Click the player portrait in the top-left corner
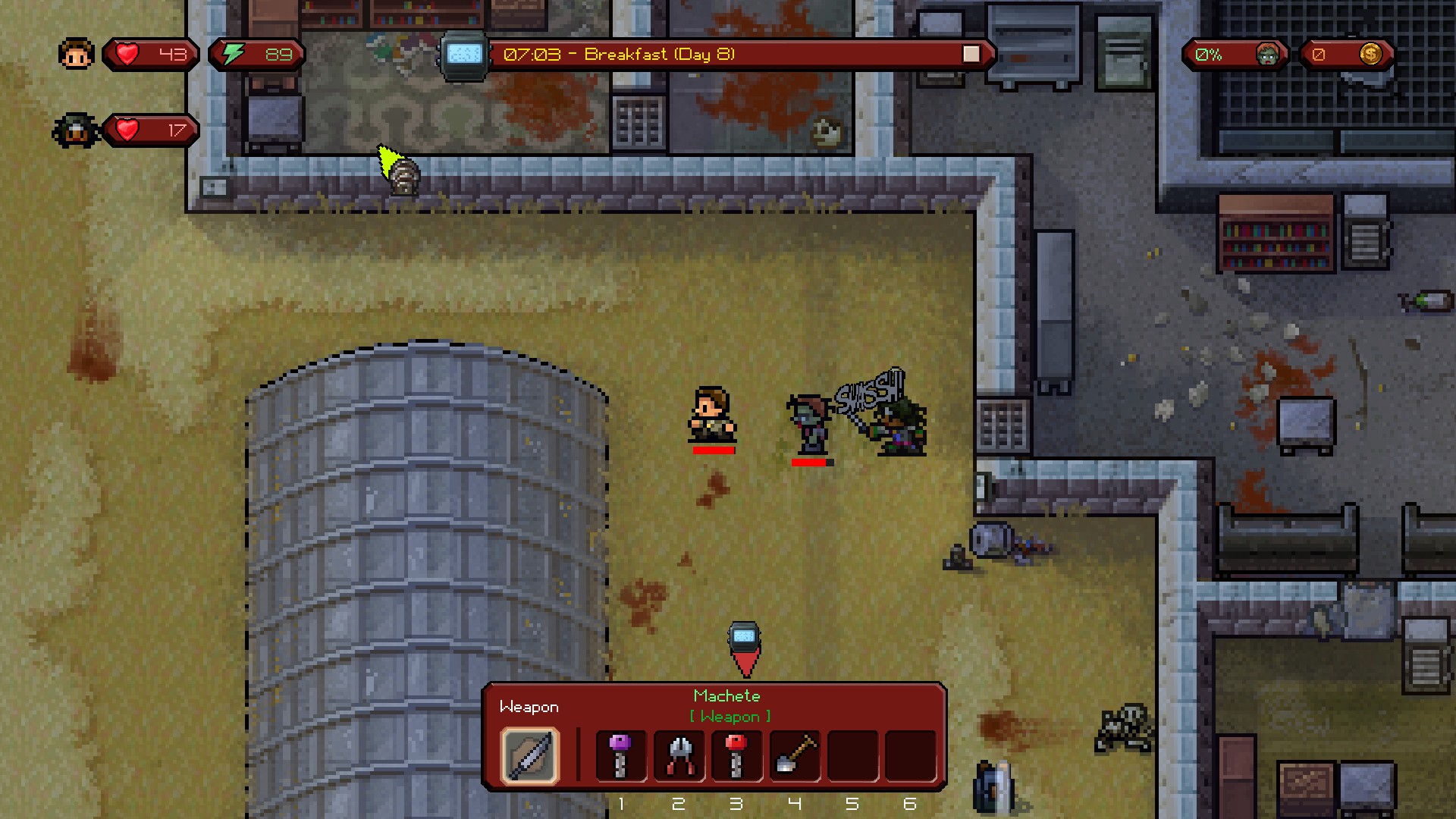Viewport: 1456px width, 819px height. point(75,53)
